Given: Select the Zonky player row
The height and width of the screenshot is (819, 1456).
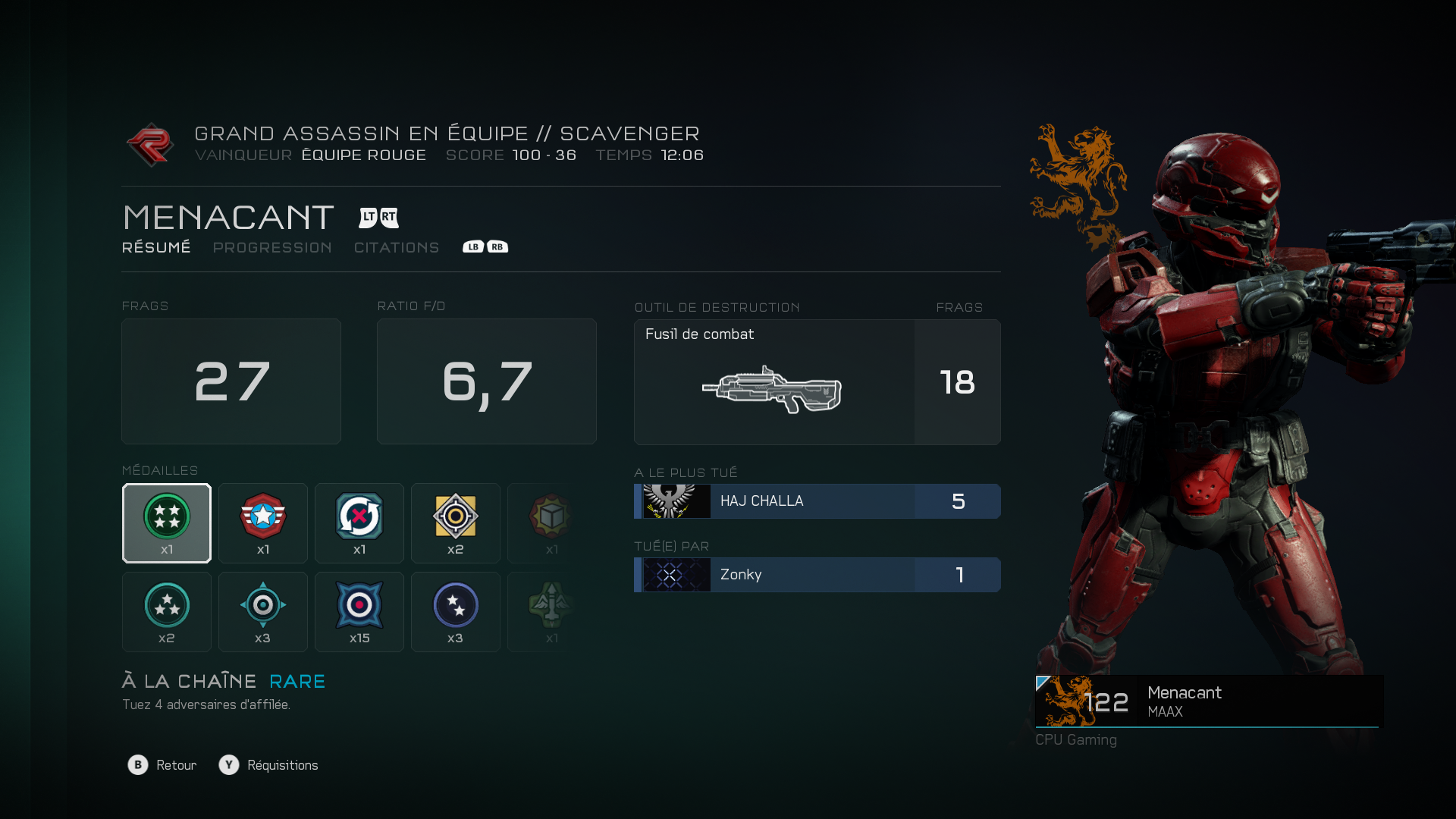Looking at the screenshot, I should (817, 575).
